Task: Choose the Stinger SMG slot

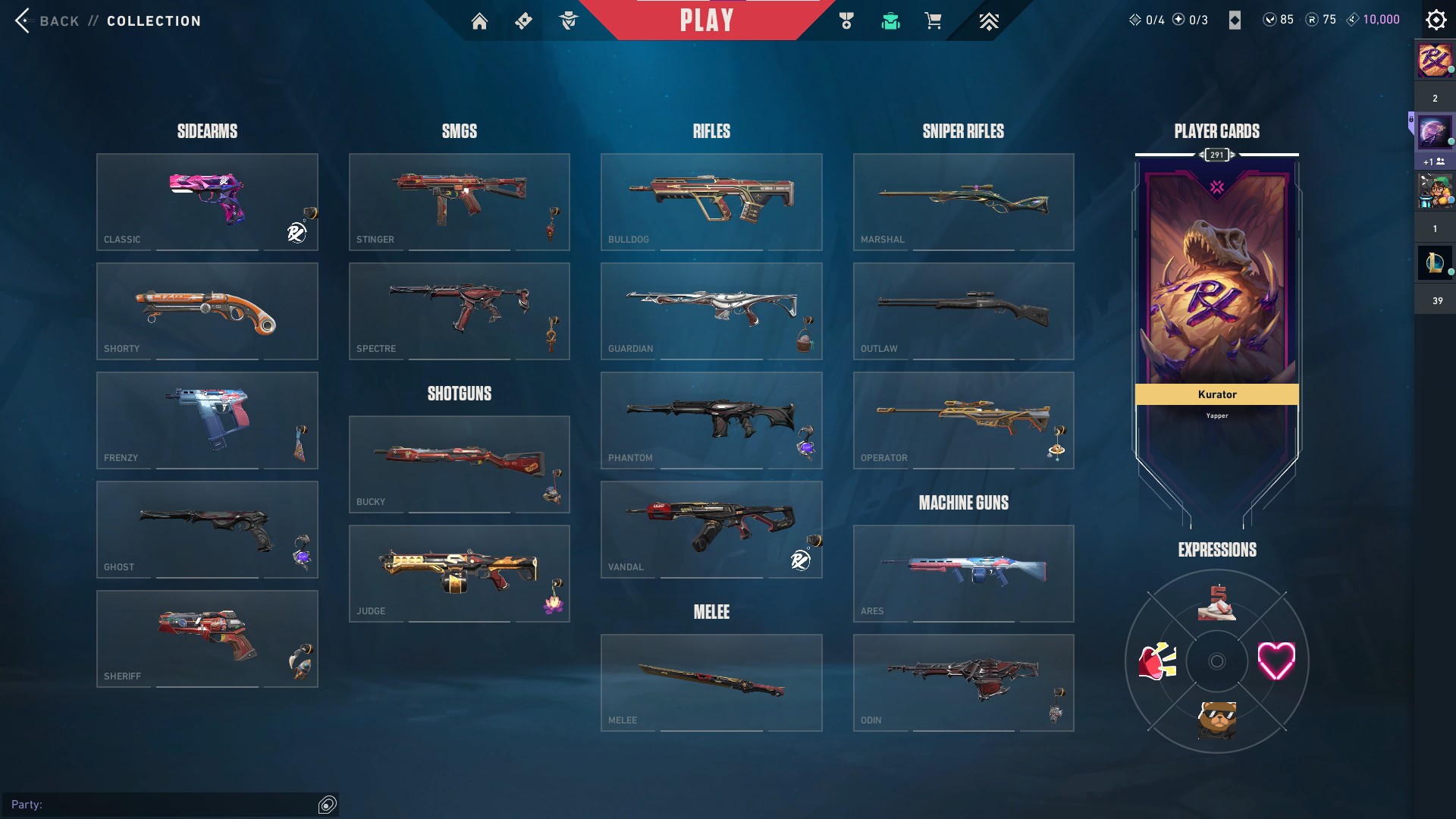Action: 459,202
